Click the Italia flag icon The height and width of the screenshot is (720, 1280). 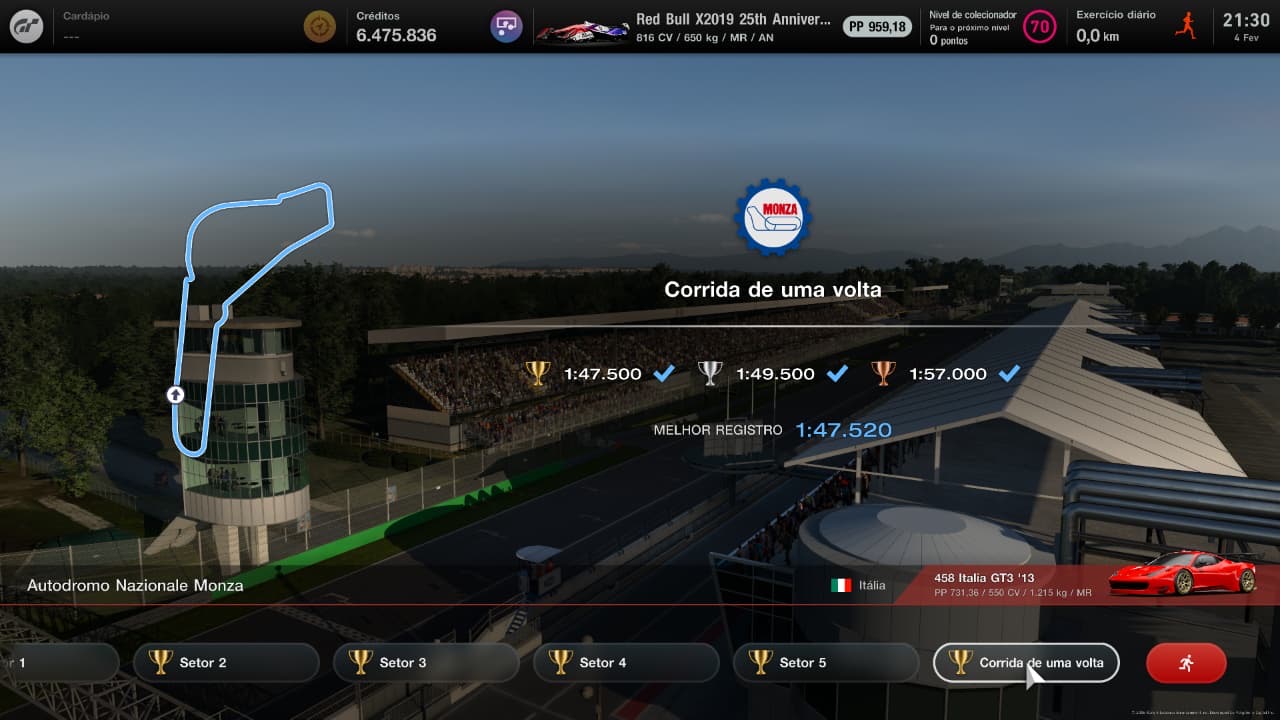[840, 585]
